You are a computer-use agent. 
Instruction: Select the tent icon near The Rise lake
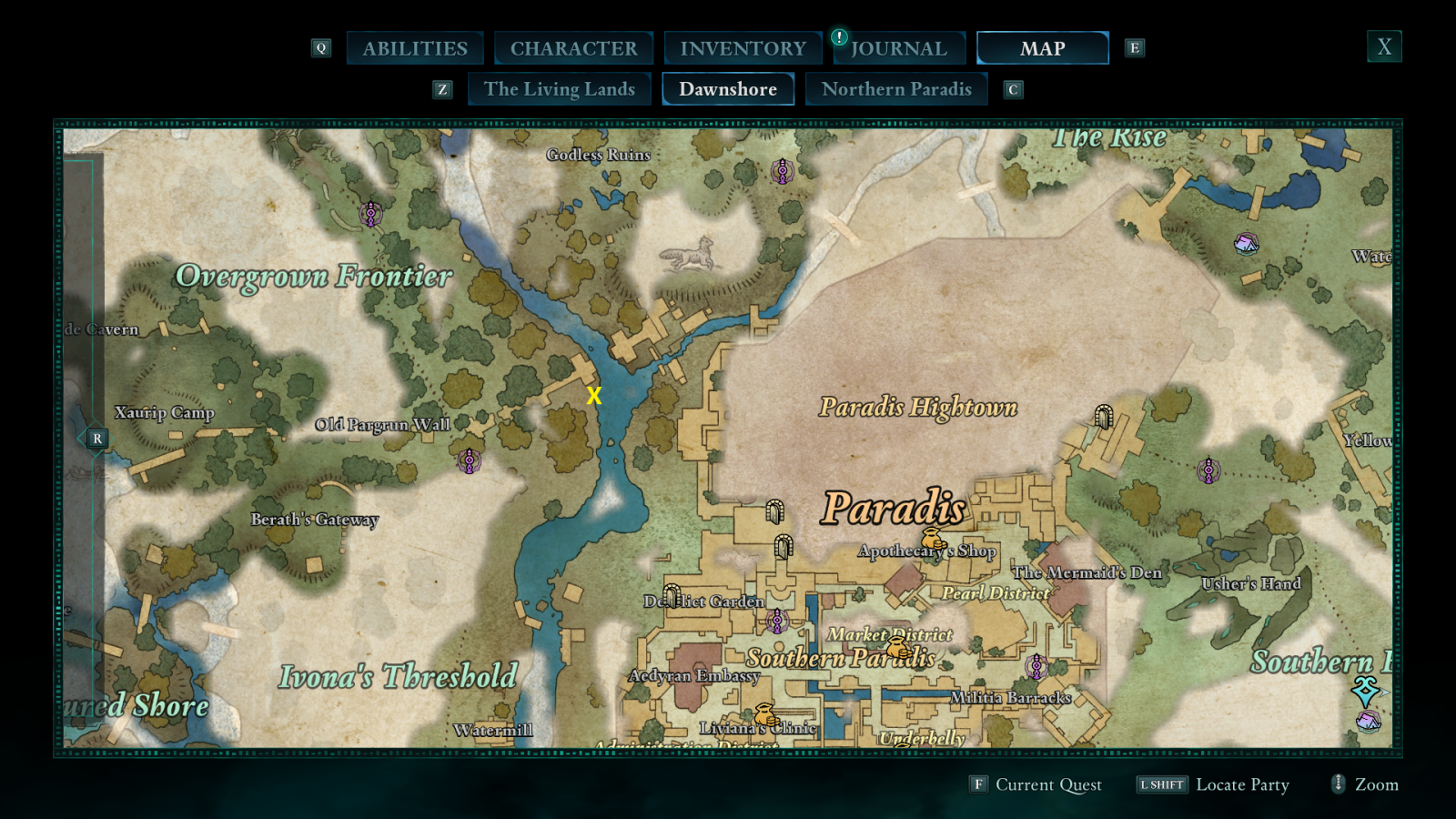[x=1246, y=245]
